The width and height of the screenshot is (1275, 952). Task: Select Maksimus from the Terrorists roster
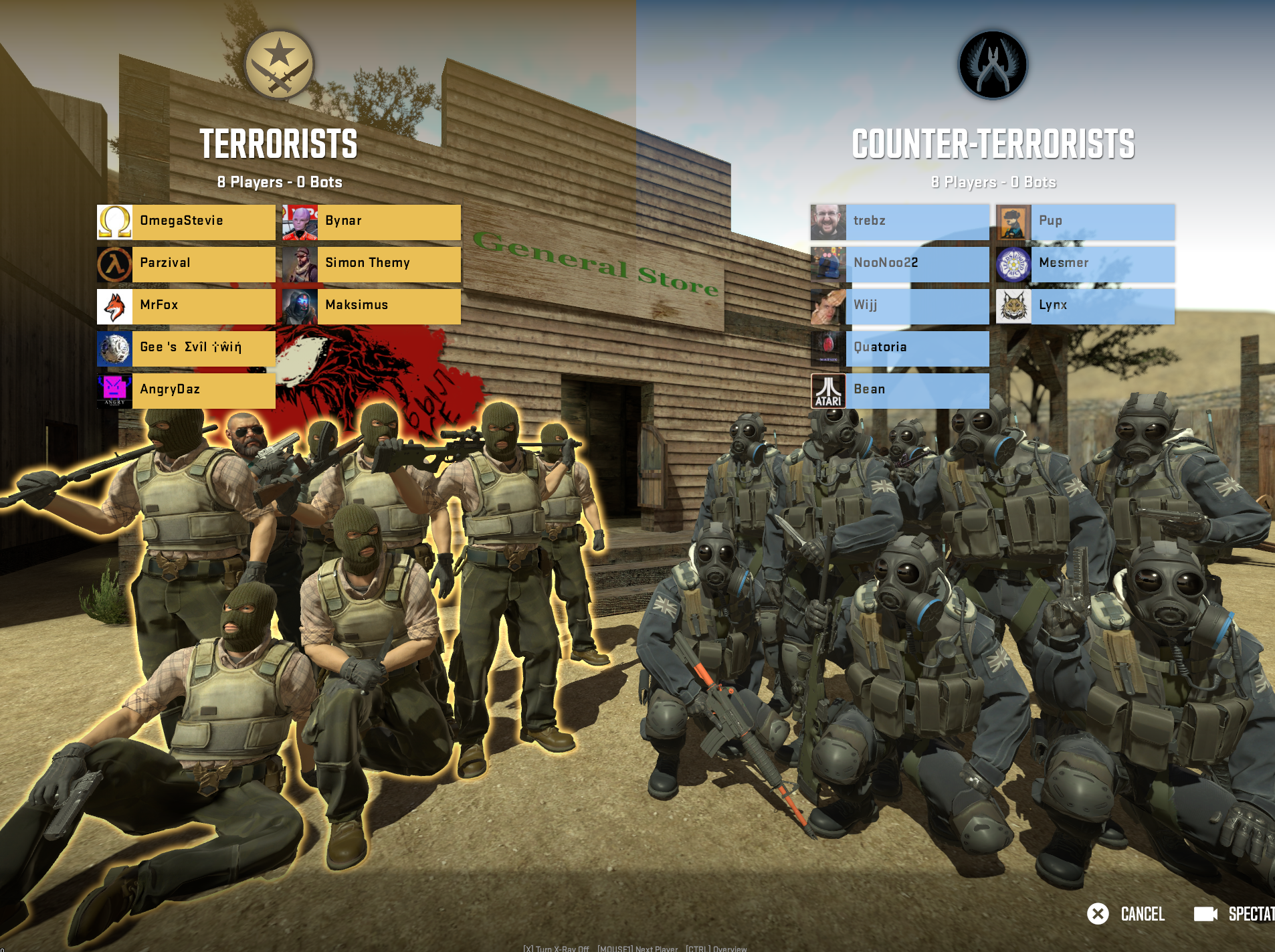point(388,306)
